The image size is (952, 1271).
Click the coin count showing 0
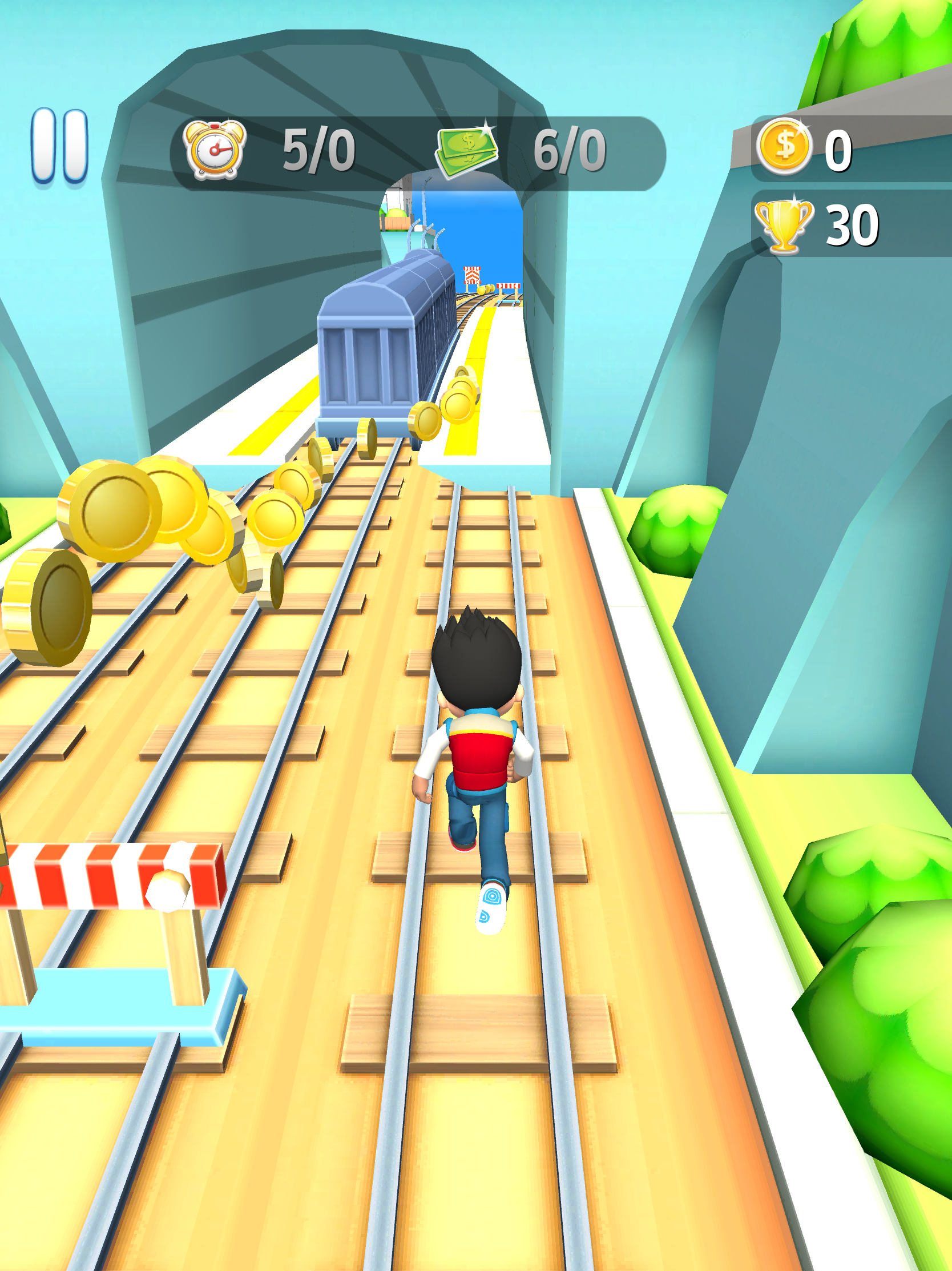(x=840, y=151)
